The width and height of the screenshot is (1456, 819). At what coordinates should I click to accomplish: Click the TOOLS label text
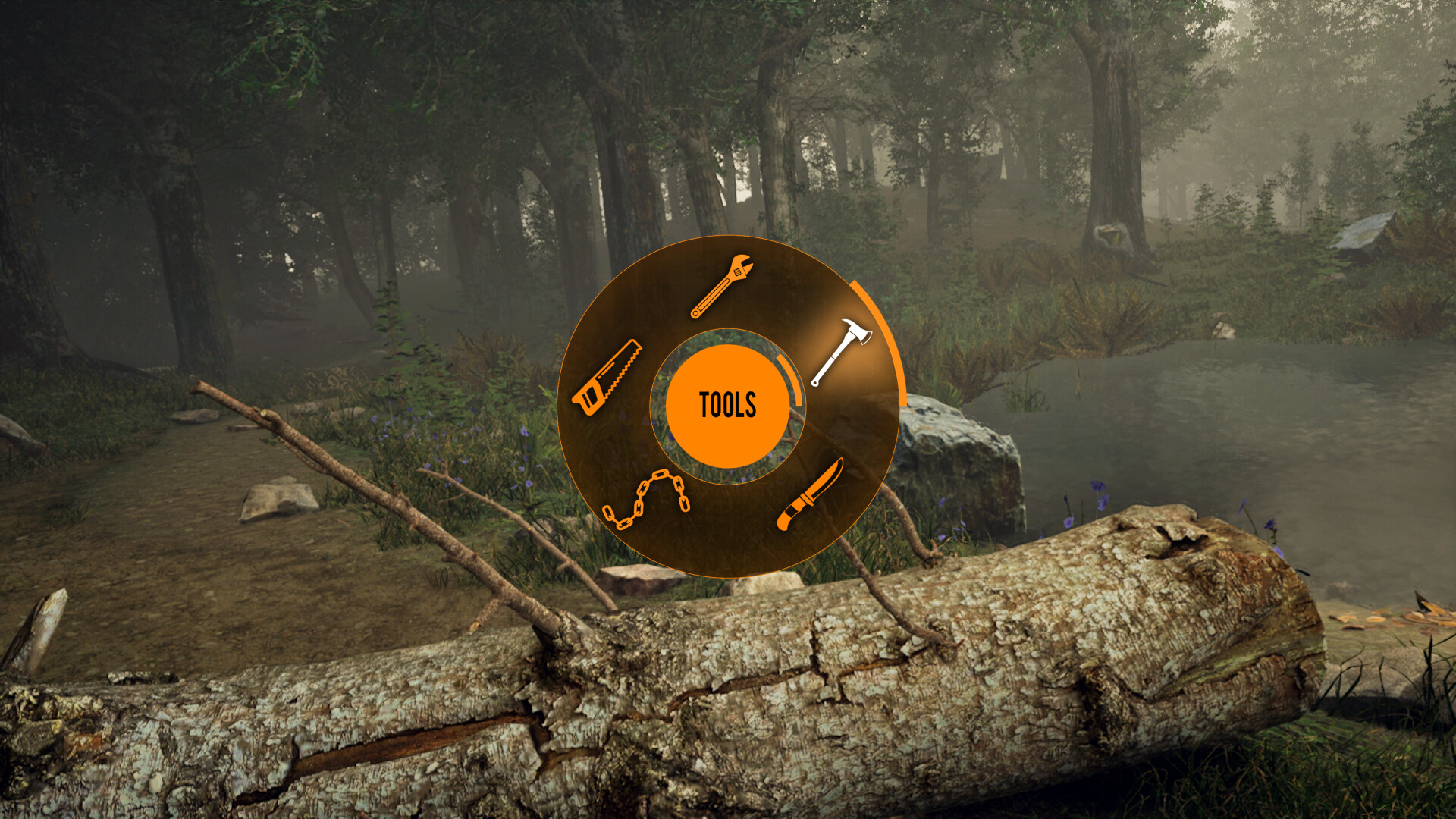[726, 405]
